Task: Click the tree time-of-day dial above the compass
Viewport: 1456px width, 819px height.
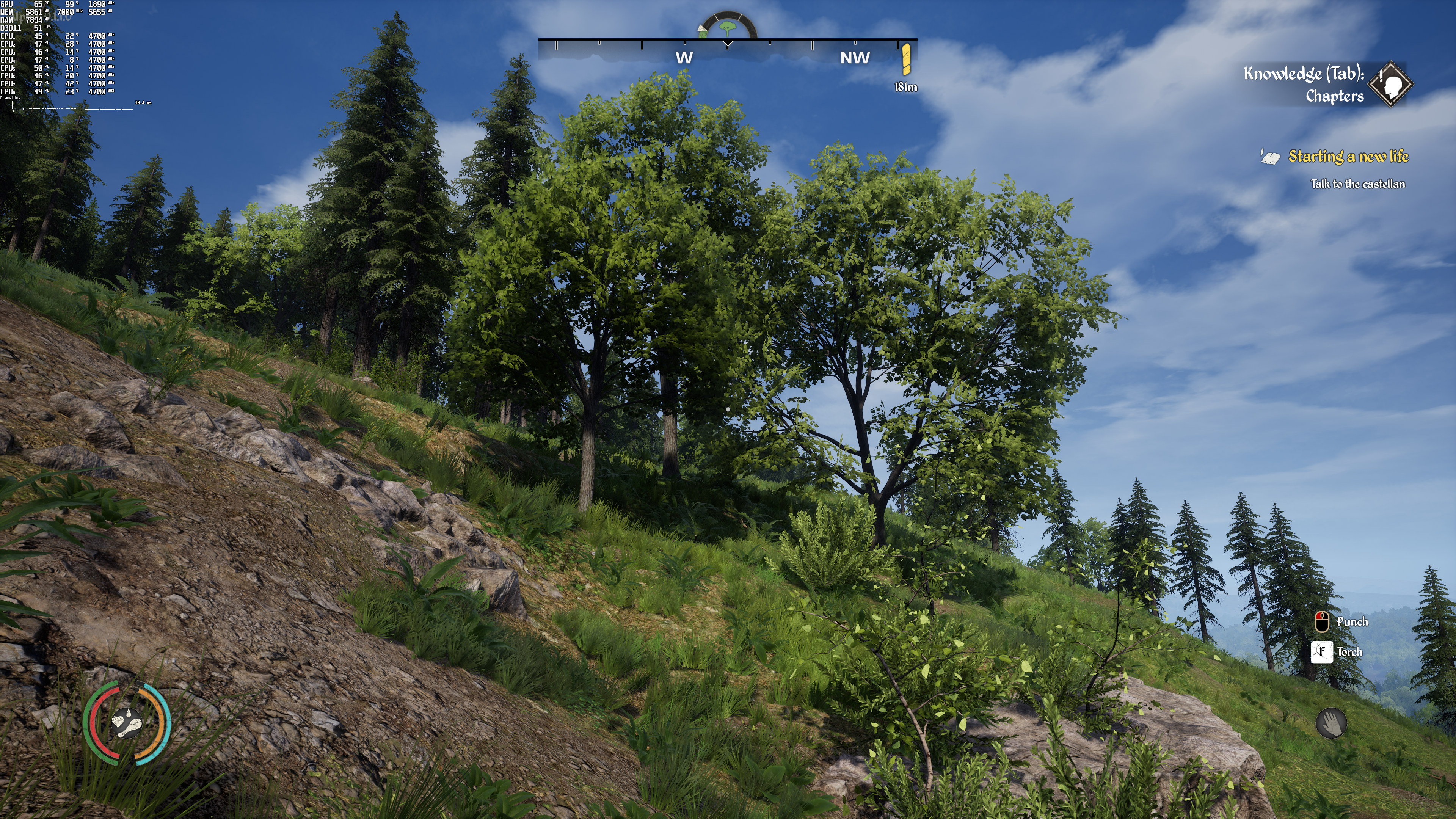Action: click(x=728, y=27)
